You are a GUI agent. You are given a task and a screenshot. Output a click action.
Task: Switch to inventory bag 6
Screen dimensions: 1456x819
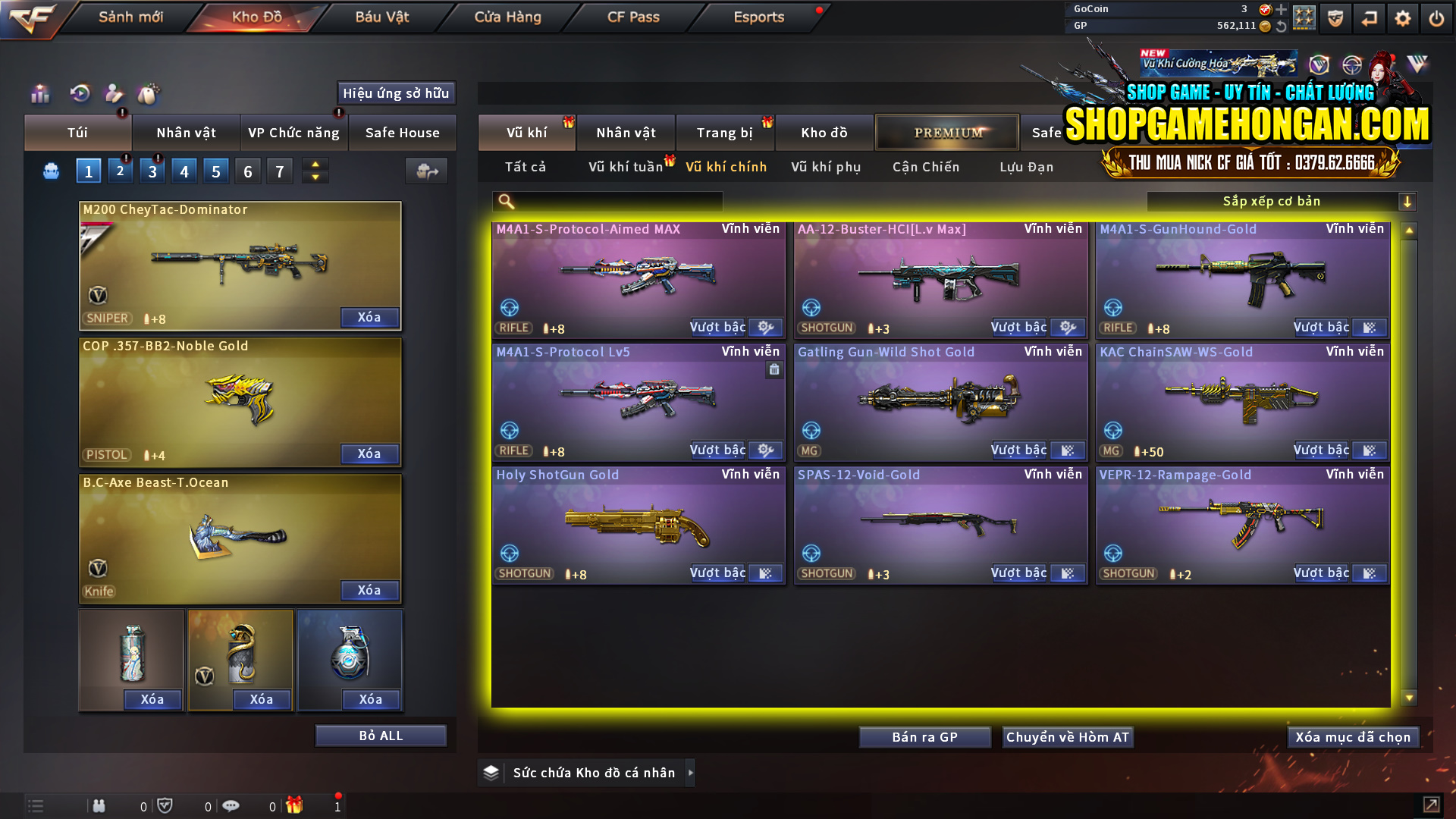point(247,171)
